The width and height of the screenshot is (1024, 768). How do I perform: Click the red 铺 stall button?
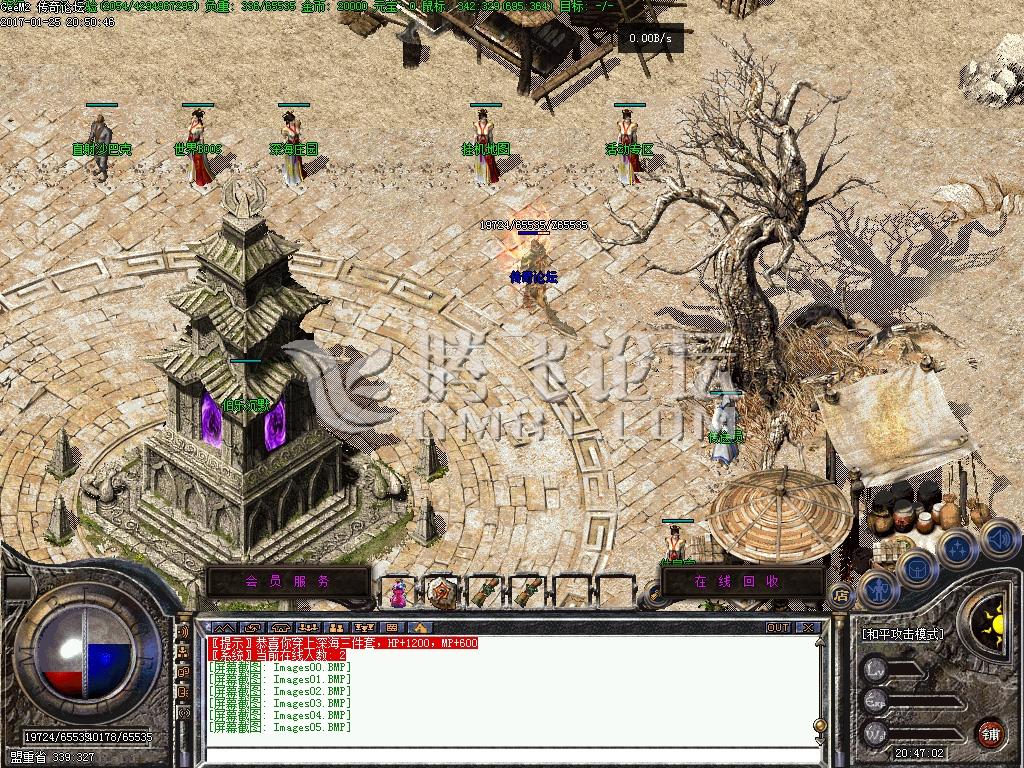989,732
